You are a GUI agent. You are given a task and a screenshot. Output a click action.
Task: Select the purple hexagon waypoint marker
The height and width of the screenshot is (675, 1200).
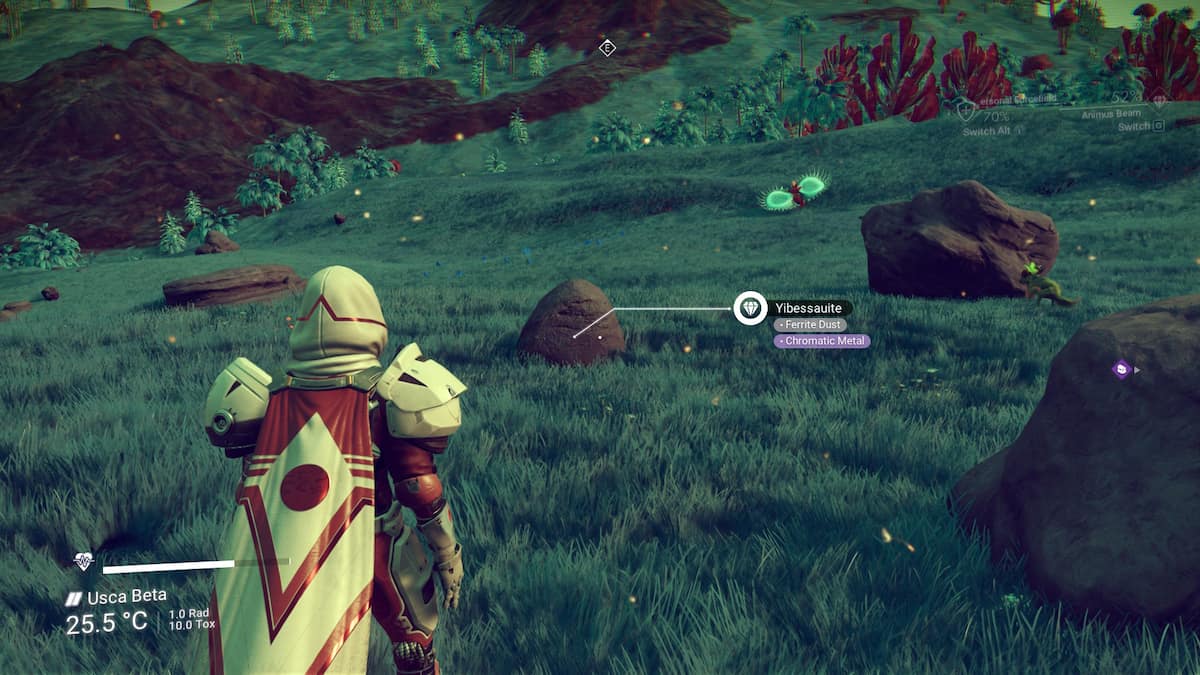tap(1121, 369)
